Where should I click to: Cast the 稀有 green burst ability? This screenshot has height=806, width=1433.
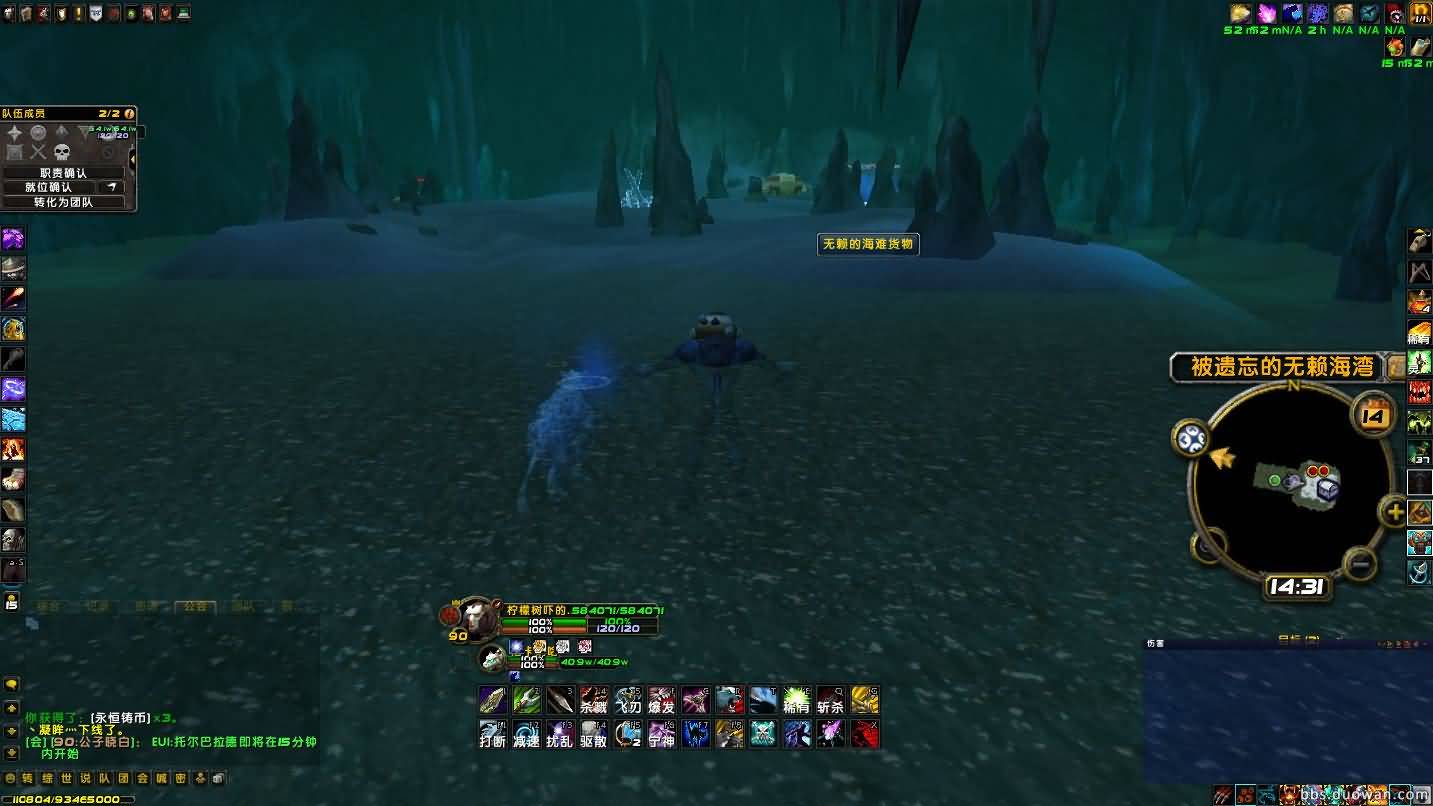pos(797,700)
